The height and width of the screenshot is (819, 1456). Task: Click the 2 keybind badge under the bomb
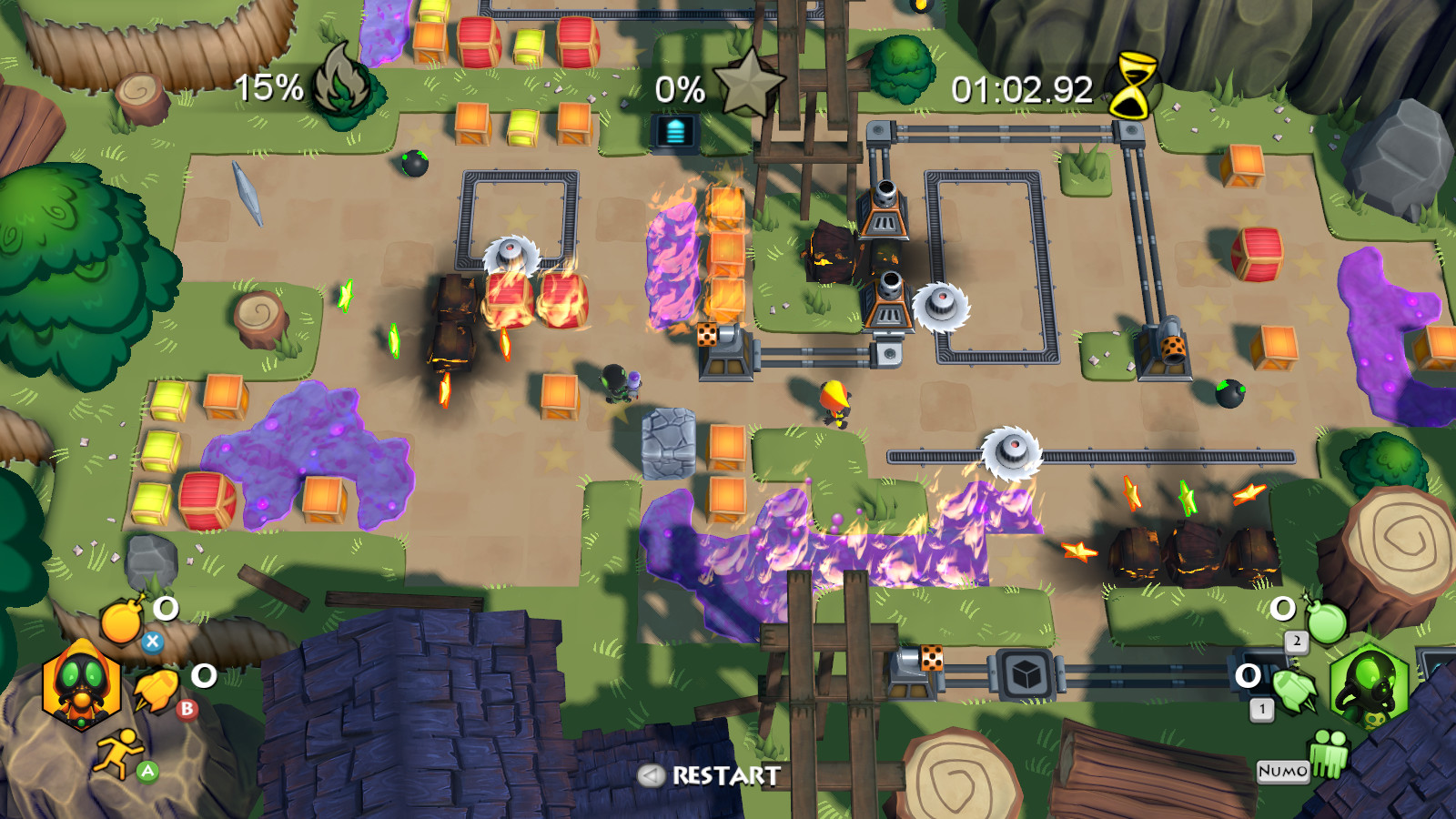1295,642
